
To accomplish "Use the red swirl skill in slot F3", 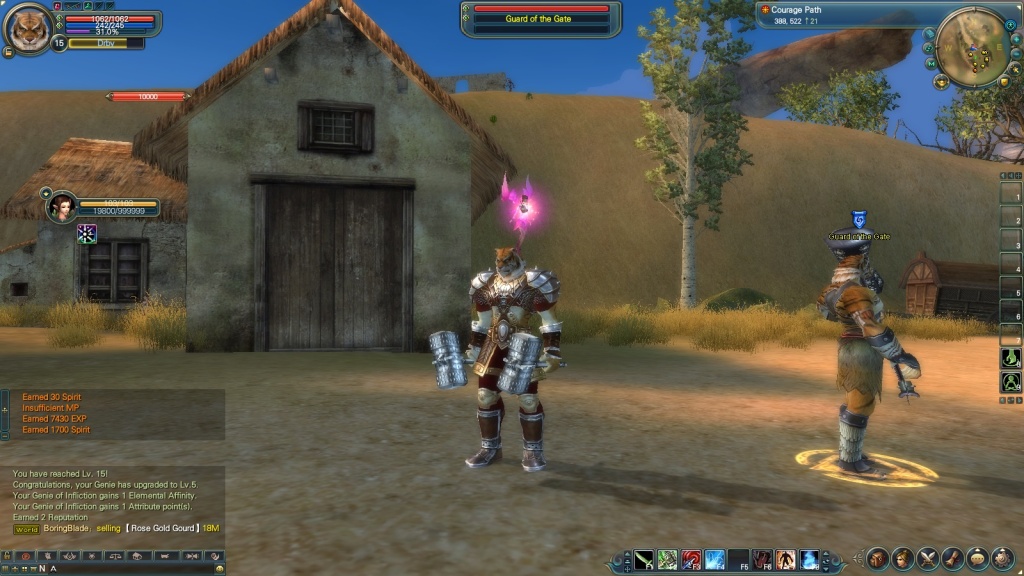I will [691, 558].
